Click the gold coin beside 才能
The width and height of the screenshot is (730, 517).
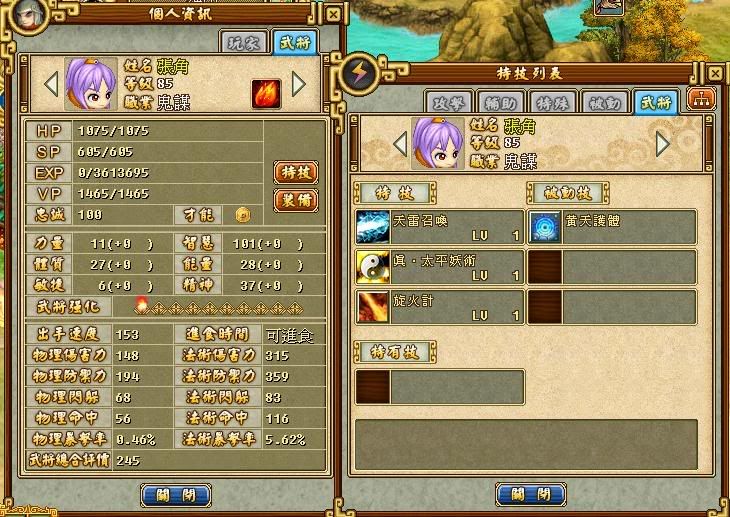(x=242, y=214)
